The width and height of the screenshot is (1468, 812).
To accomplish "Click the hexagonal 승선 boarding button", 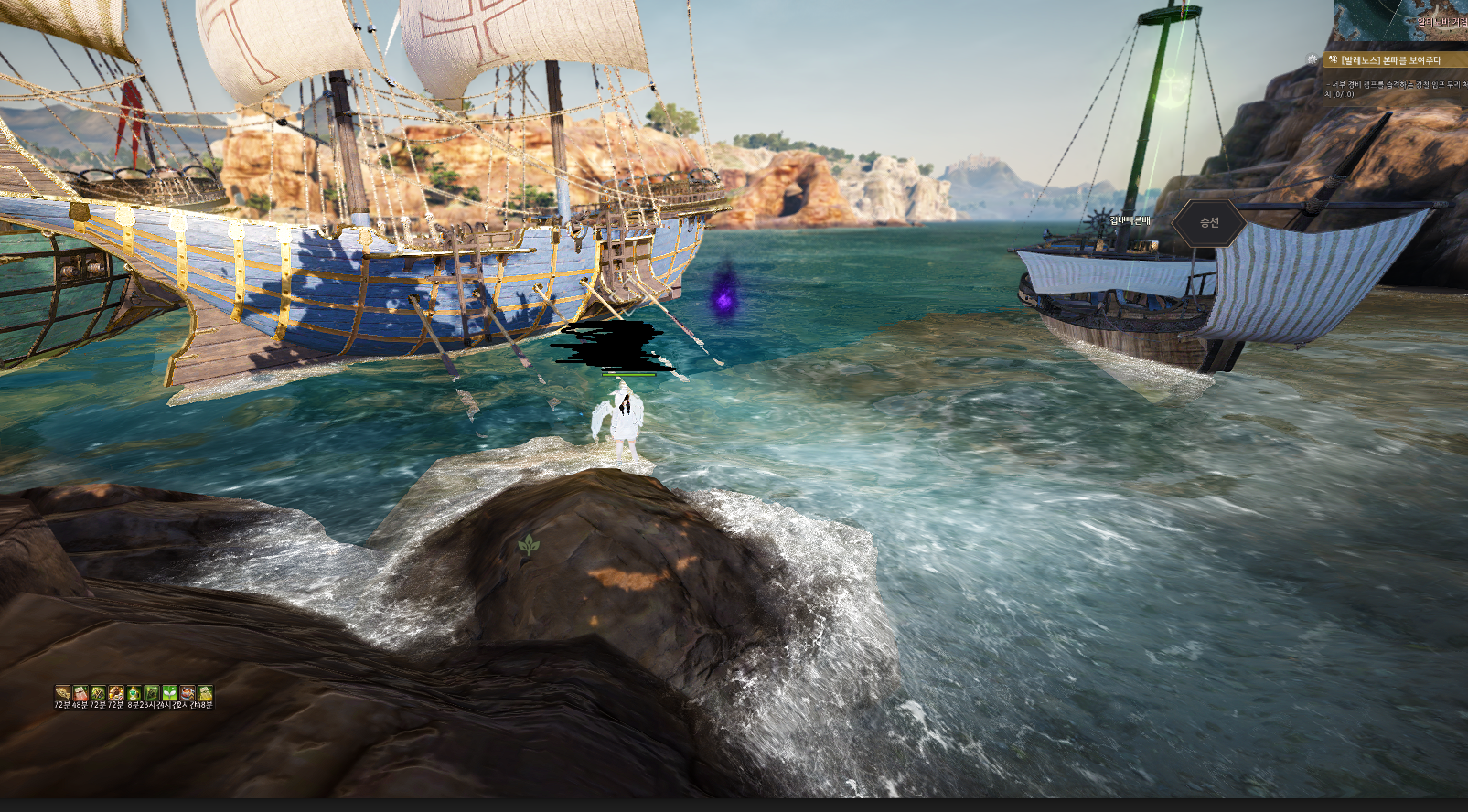I will tap(1209, 222).
